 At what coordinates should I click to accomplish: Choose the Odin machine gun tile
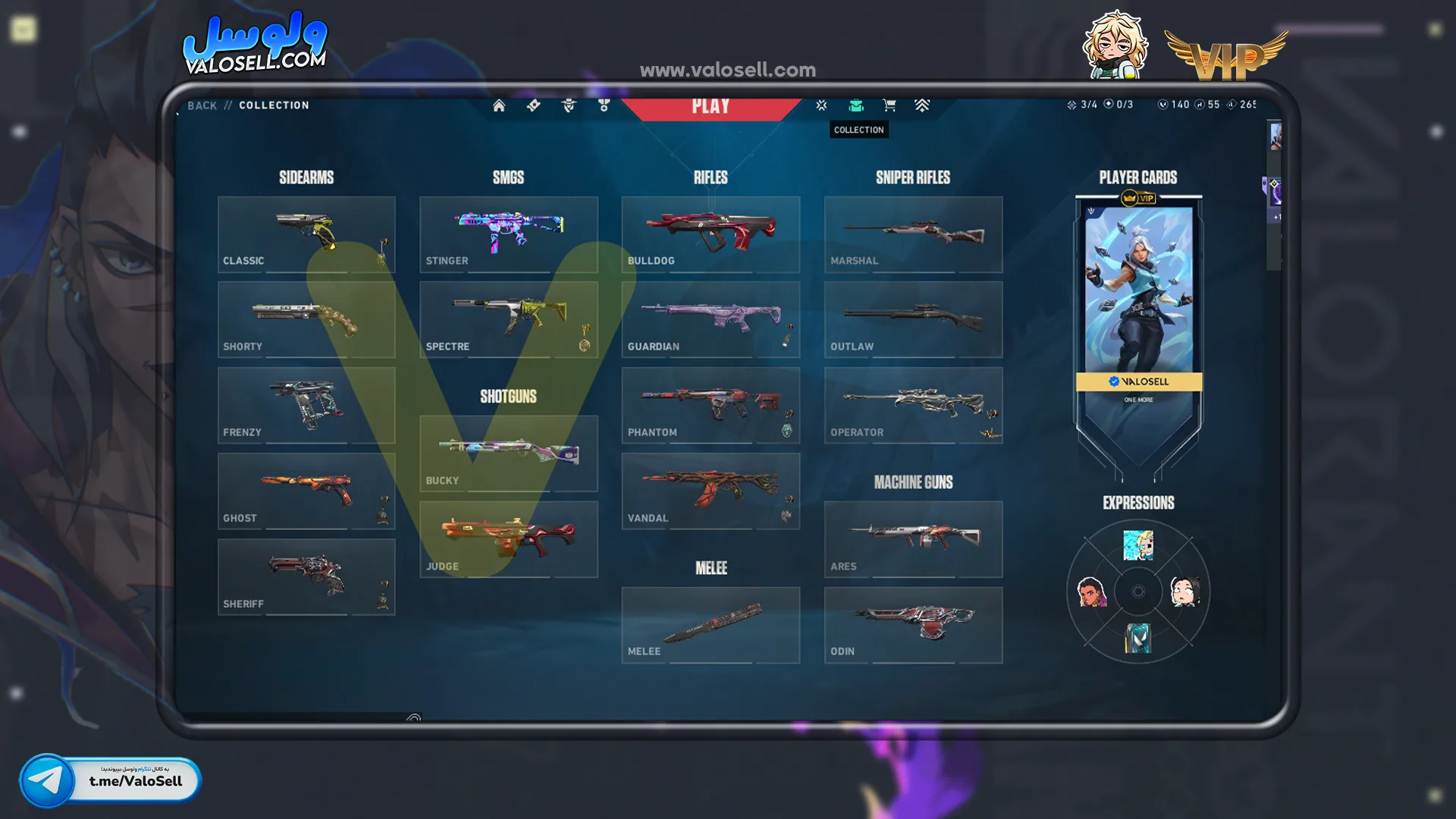pos(913,626)
